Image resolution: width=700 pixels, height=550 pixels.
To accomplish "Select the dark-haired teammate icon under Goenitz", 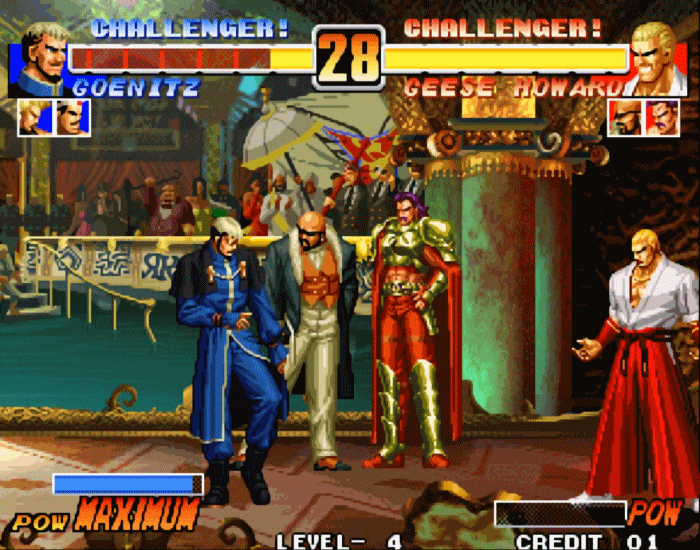I will coord(72,118).
